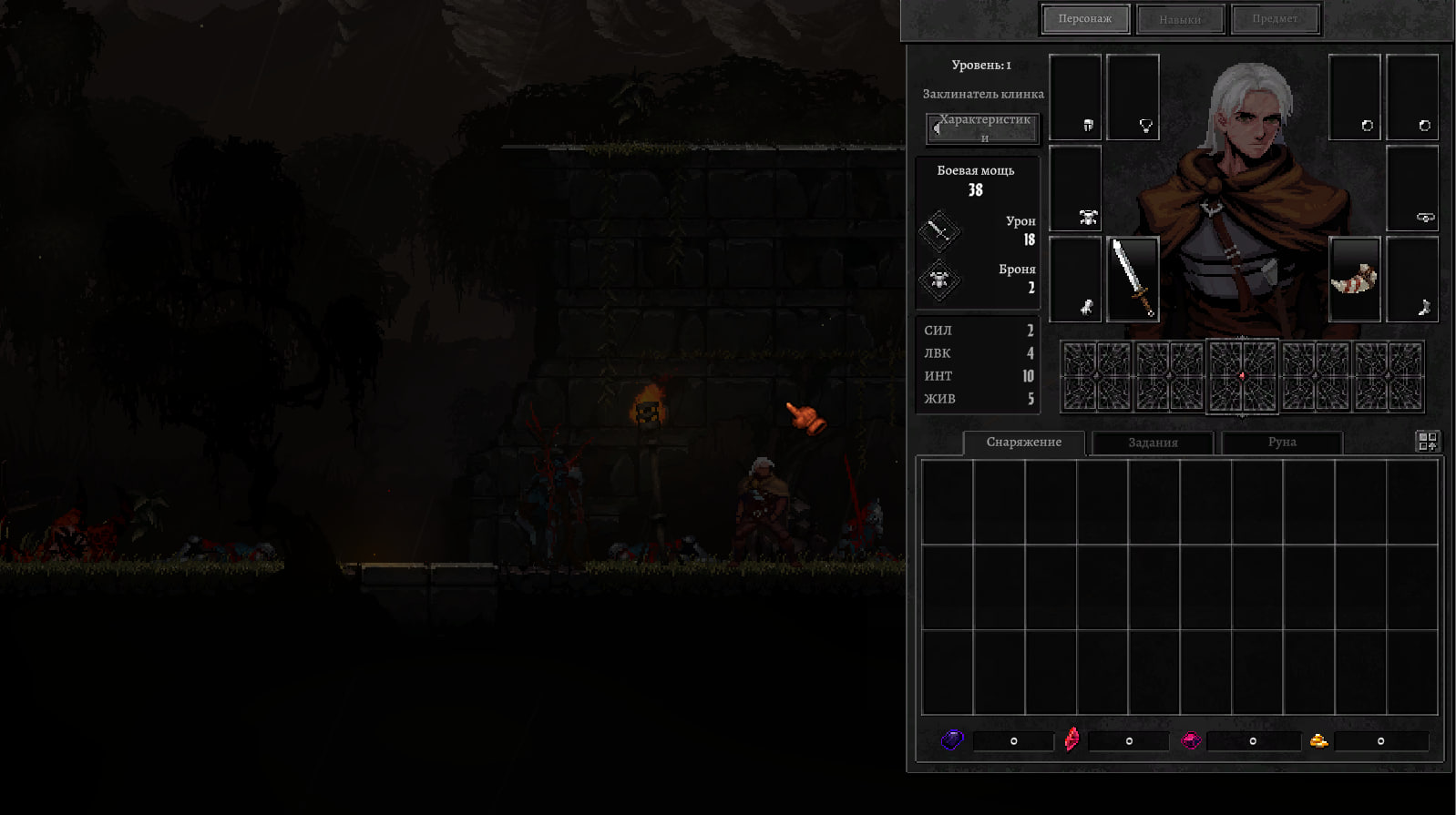Select the equipped horn item slot
This screenshot has width=1456, height=815.
1354,280
